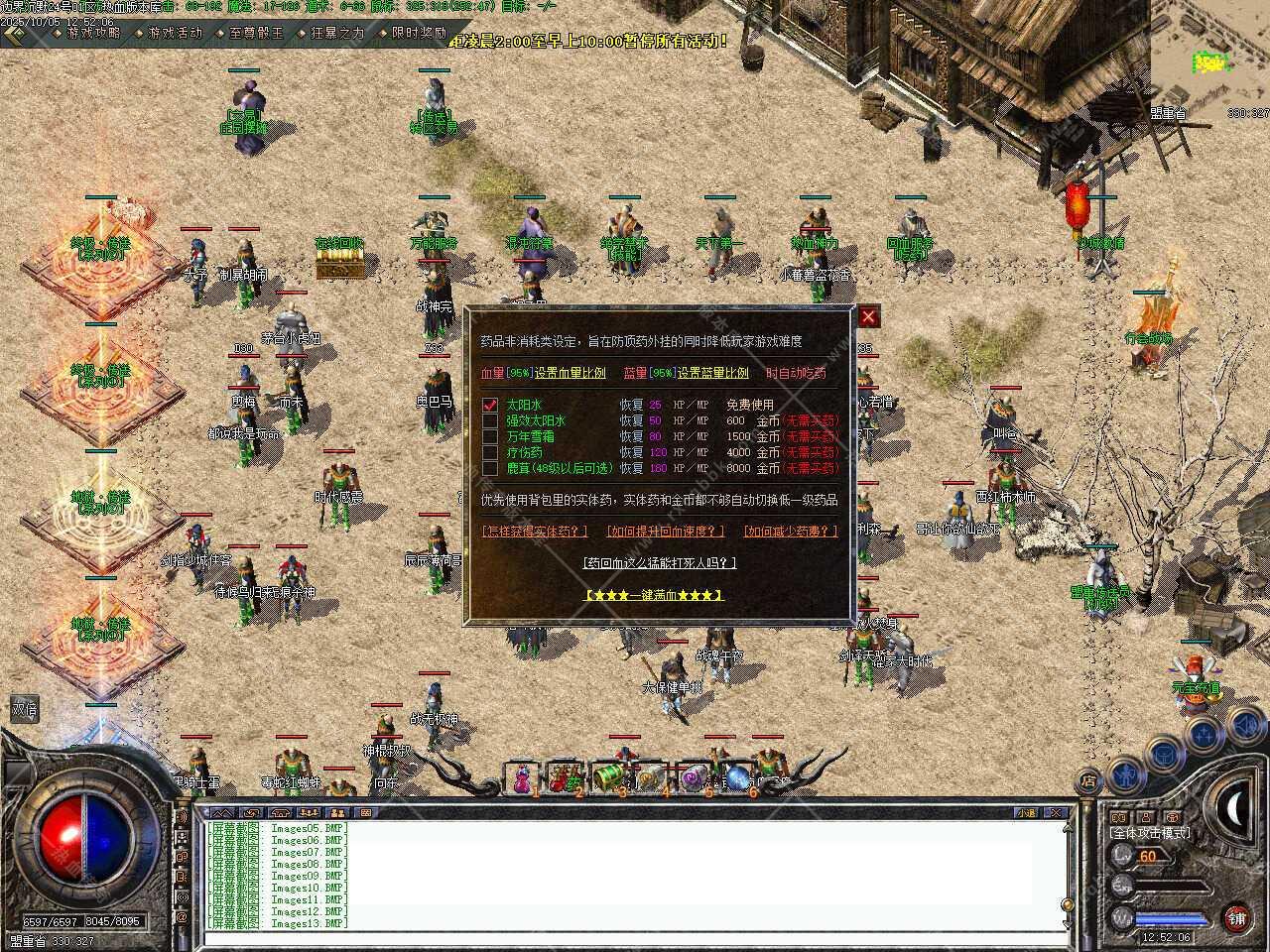Open the 限时奖励 timed rewards menu
Image resolution: width=1270 pixels, height=952 pixels.
pos(417,33)
